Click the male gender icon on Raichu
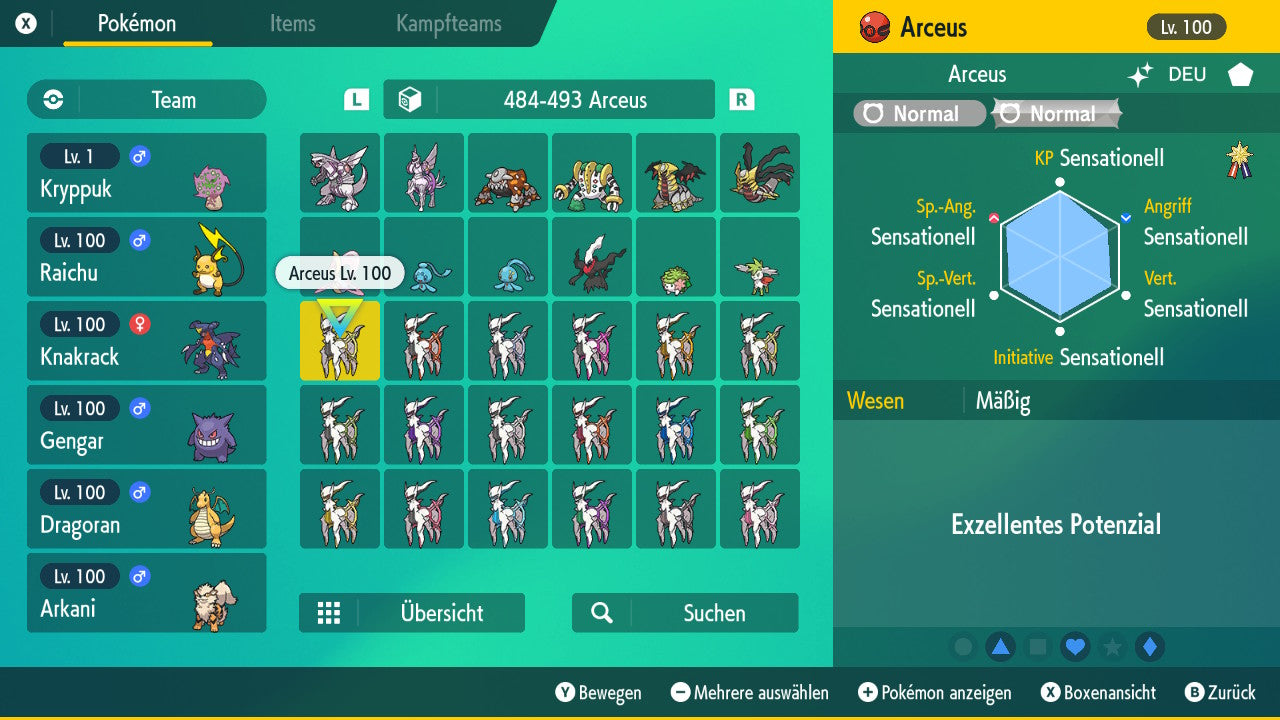This screenshot has height=720, width=1280. click(x=139, y=240)
